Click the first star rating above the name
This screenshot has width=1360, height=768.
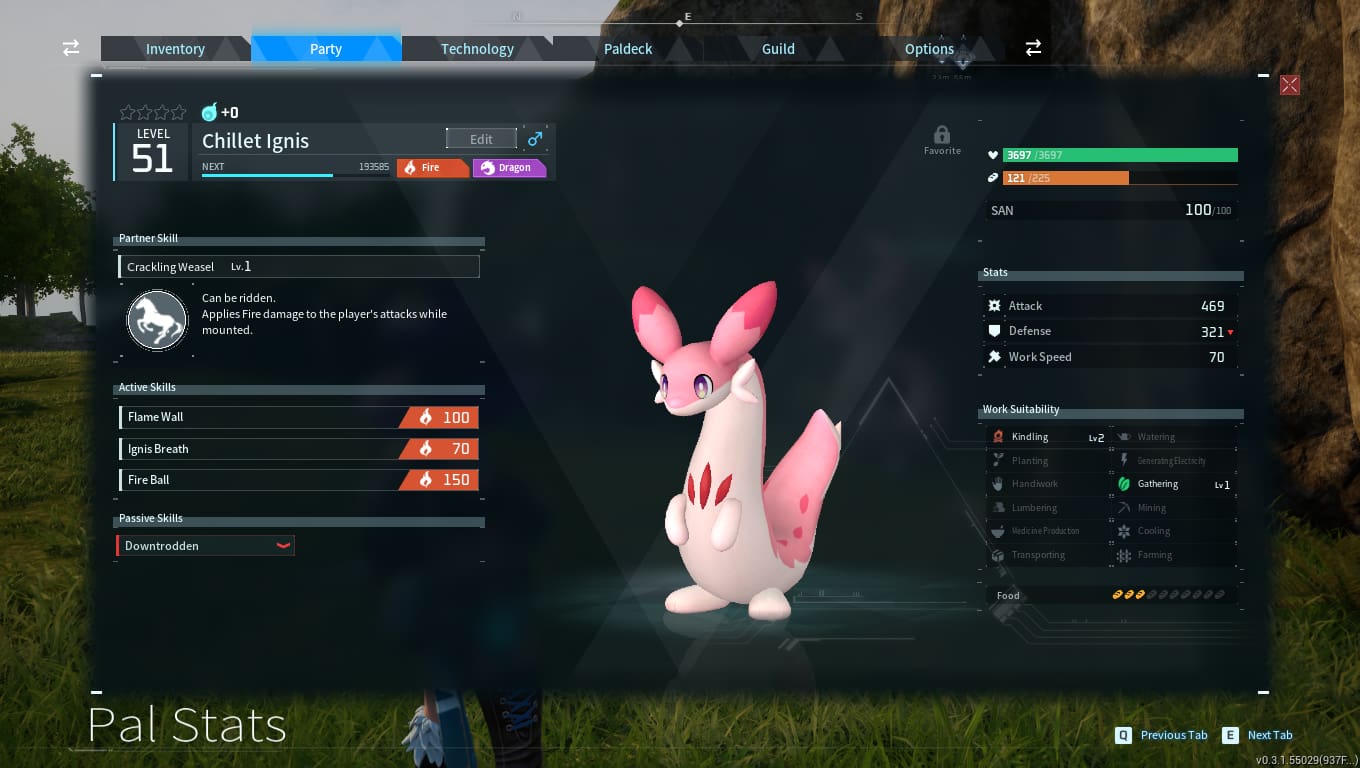(x=127, y=112)
